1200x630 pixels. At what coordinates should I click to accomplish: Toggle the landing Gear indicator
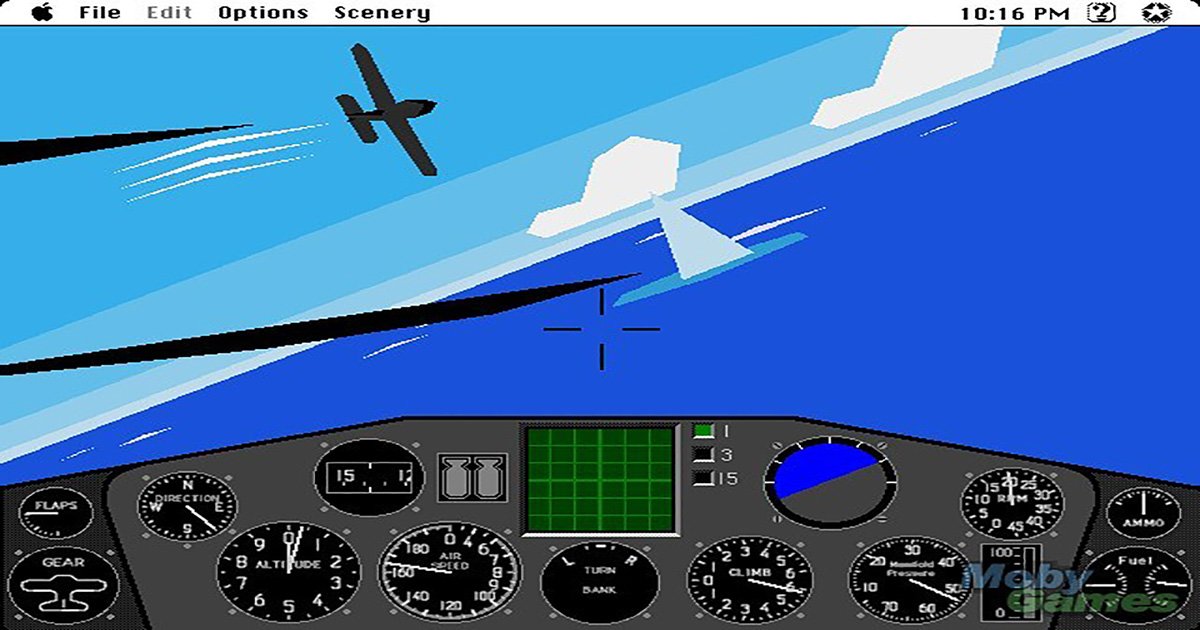pos(62,580)
